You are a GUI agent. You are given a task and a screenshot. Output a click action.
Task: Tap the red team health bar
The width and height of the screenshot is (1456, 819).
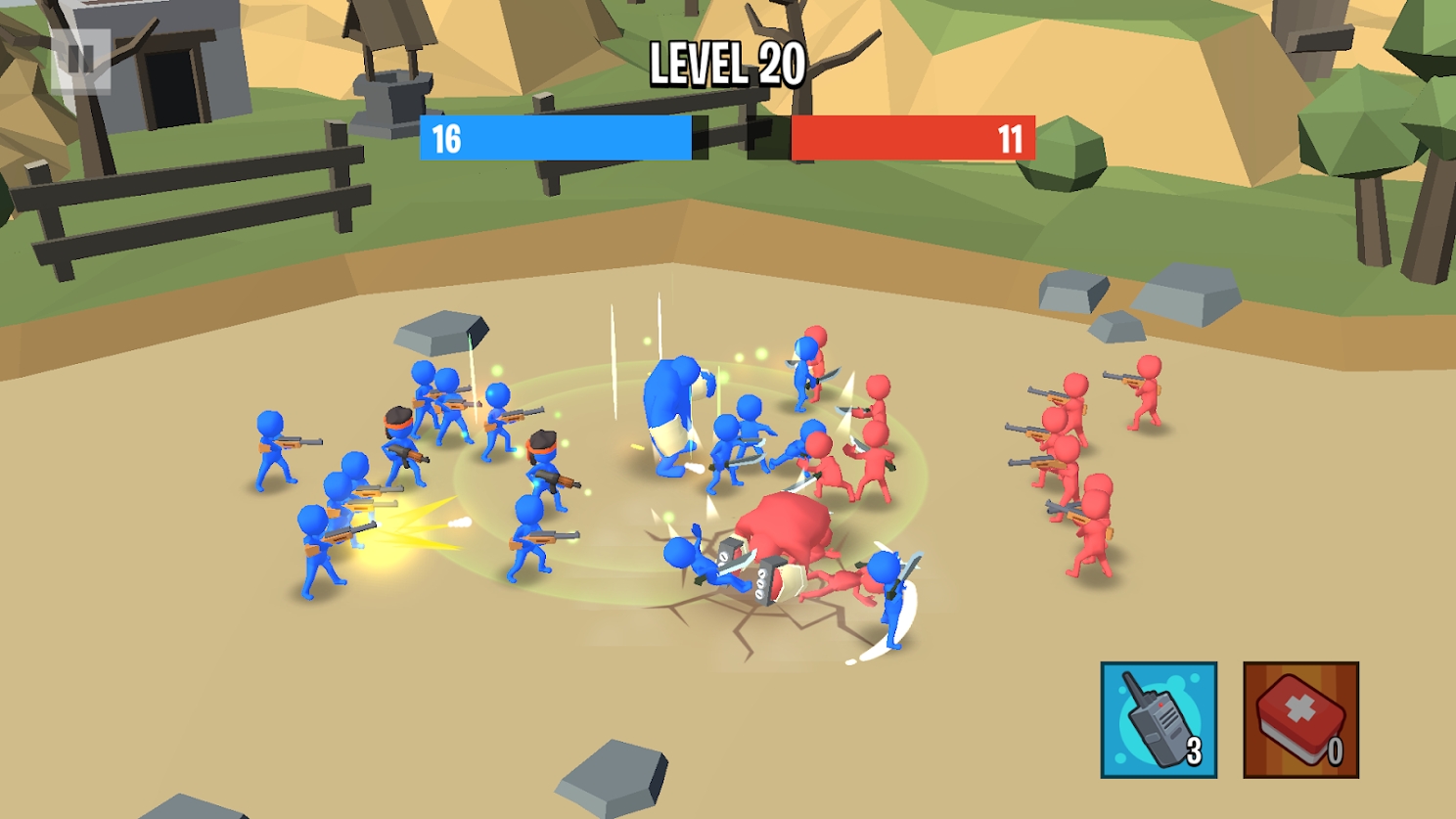[x=915, y=139]
